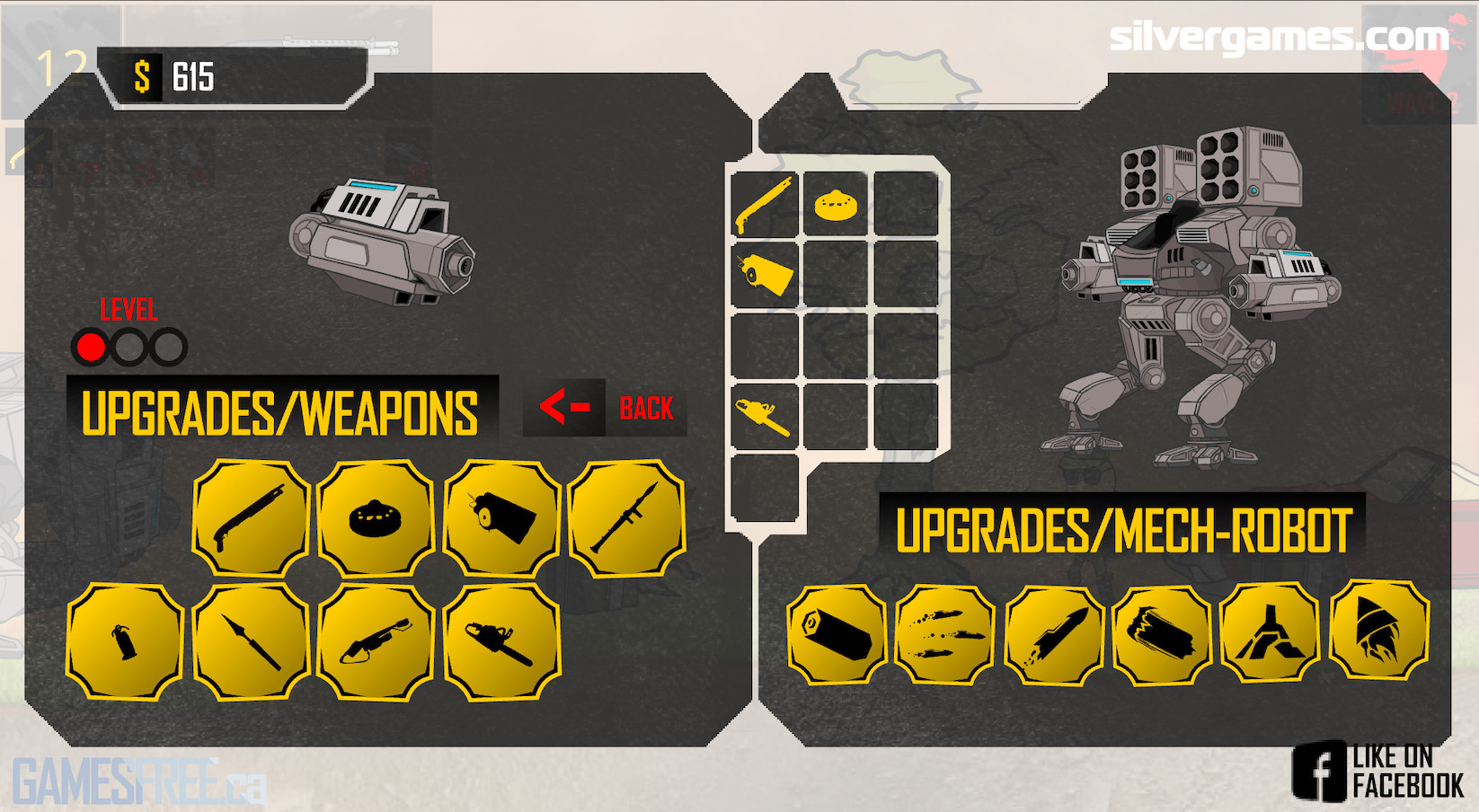This screenshot has width=1479, height=812.
Task: Click the shotgun slot in the equipment grid
Action: [x=765, y=205]
